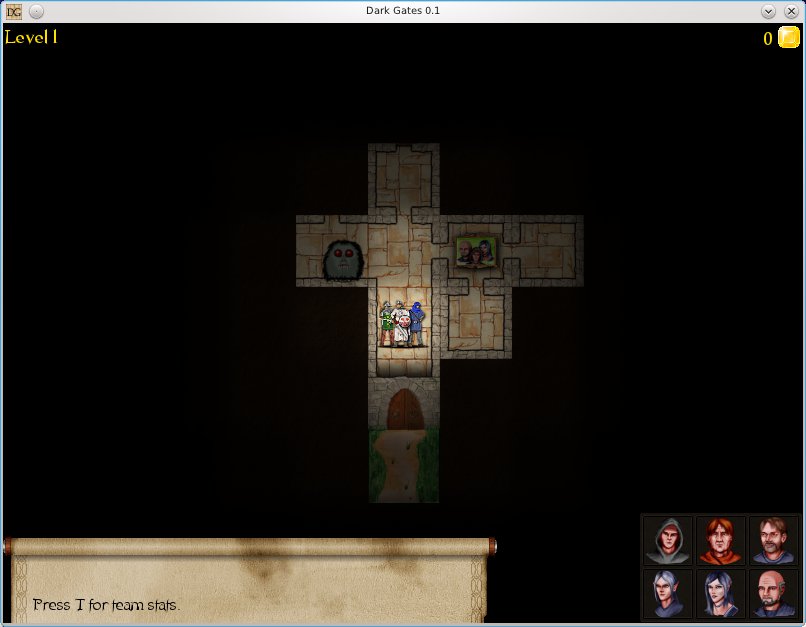Image resolution: width=806 pixels, height=627 pixels.
Task: Select the bald bearded man portrait
Action: (772, 593)
